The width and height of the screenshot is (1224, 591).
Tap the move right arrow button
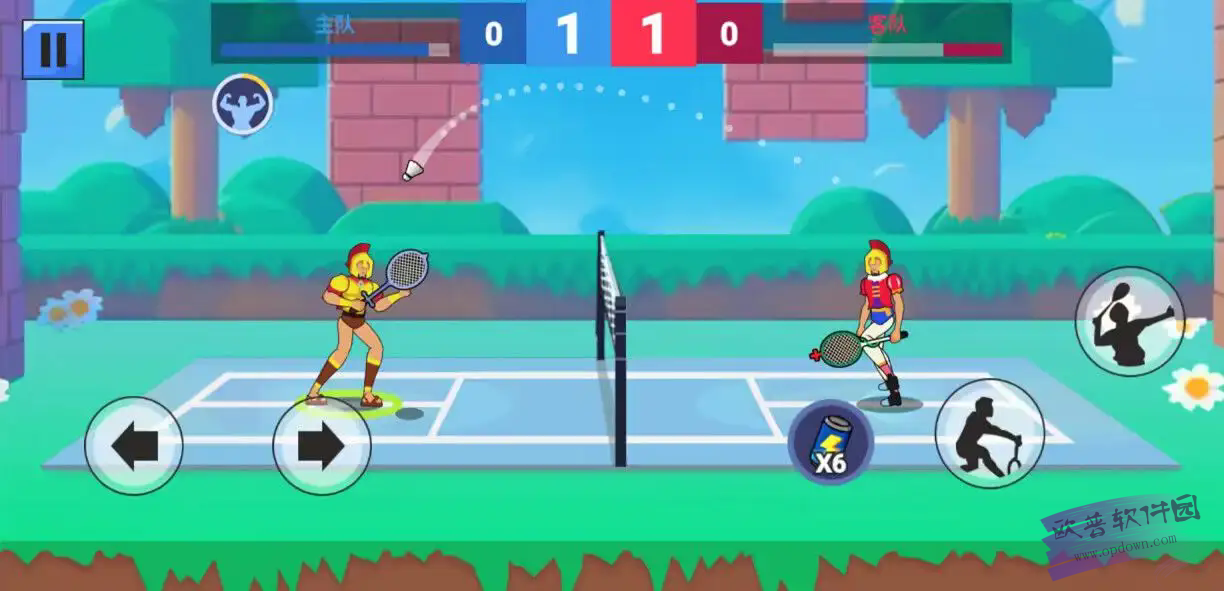click(x=321, y=446)
